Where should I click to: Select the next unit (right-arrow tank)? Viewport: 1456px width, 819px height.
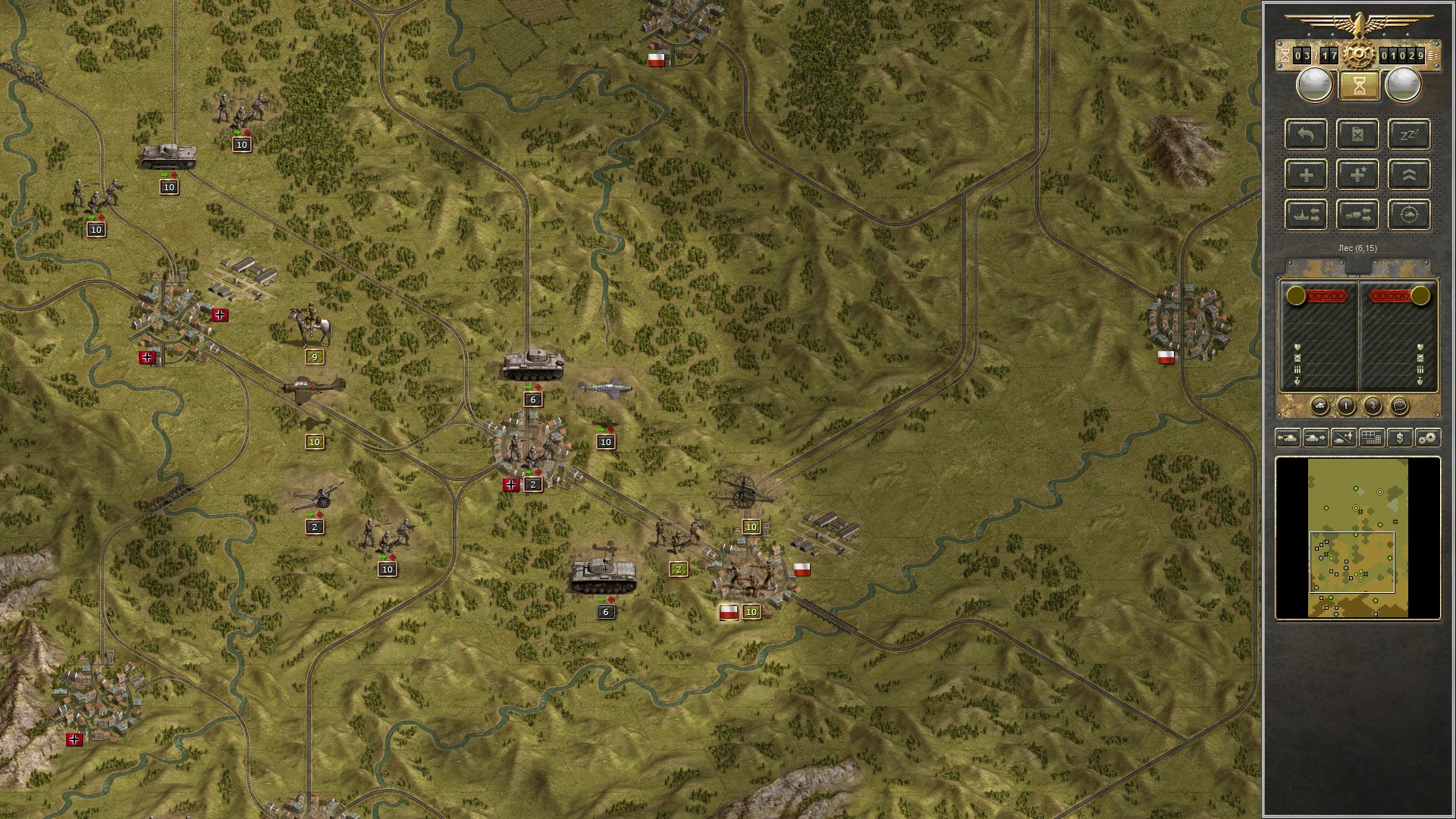click(x=1316, y=438)
